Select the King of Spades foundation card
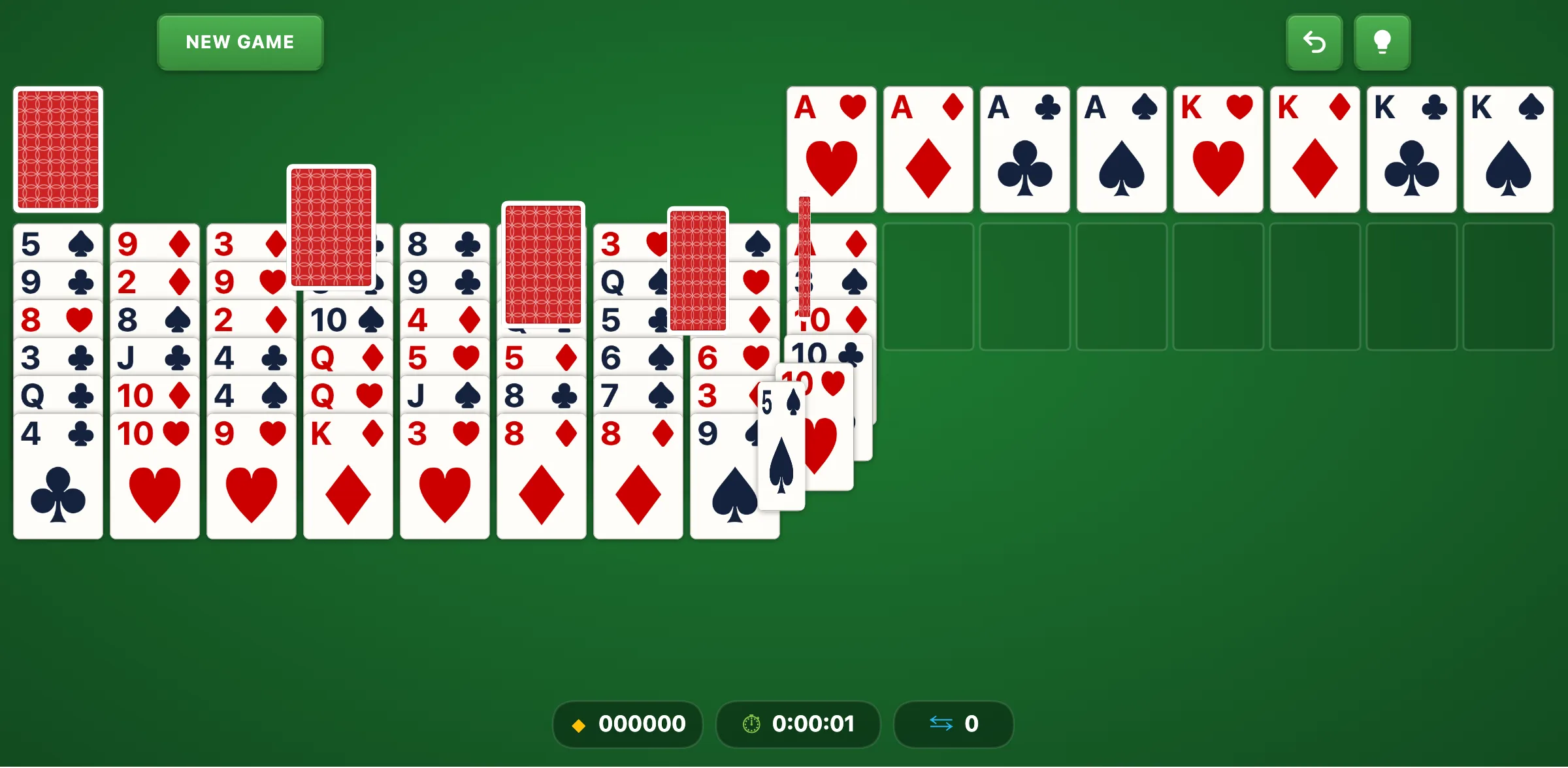The height and width of the screenshot is (768, 1568). point(1508,149)
